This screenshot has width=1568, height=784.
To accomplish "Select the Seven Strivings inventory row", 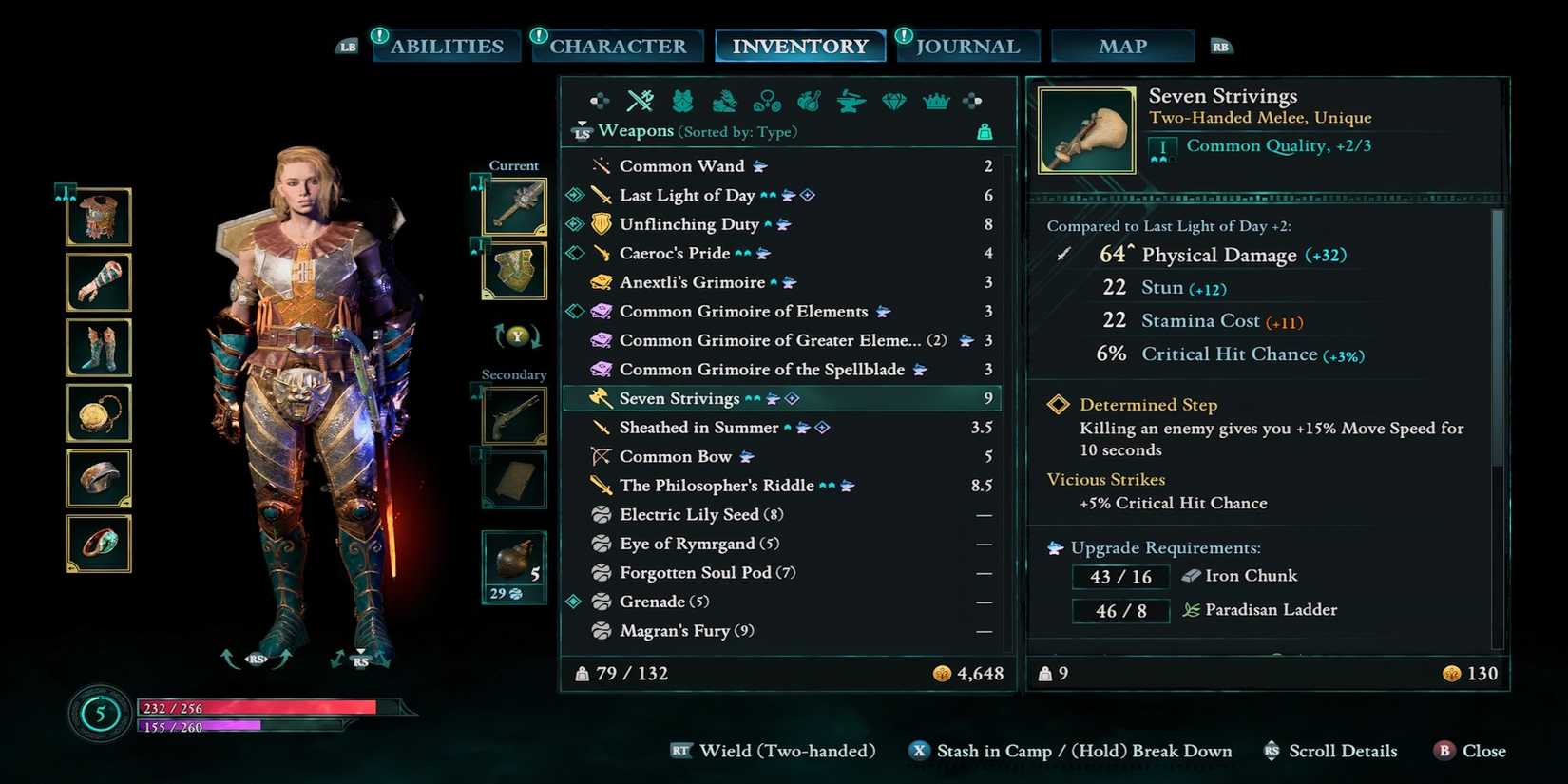I will point(779,398).
